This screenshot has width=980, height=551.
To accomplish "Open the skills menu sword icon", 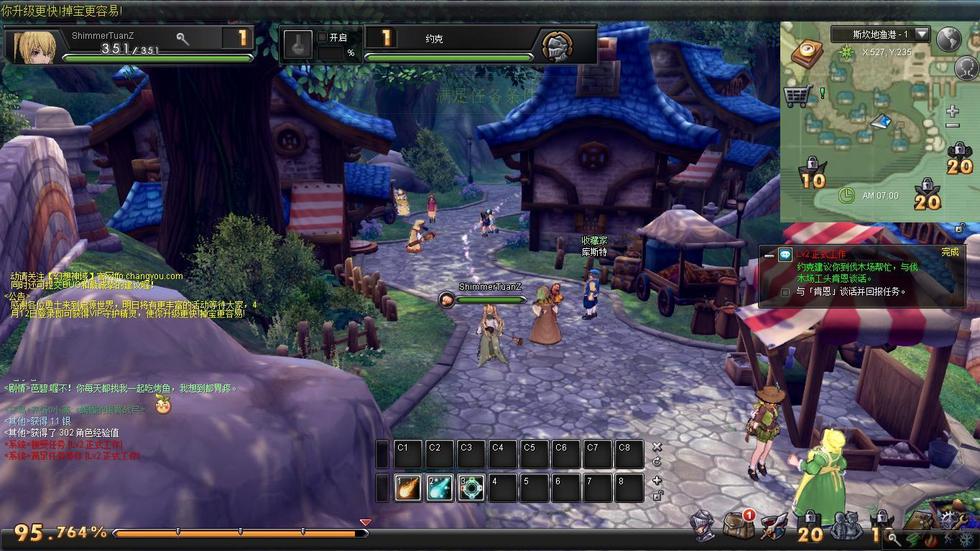I will pyautogui.click(x=774, y=525).
